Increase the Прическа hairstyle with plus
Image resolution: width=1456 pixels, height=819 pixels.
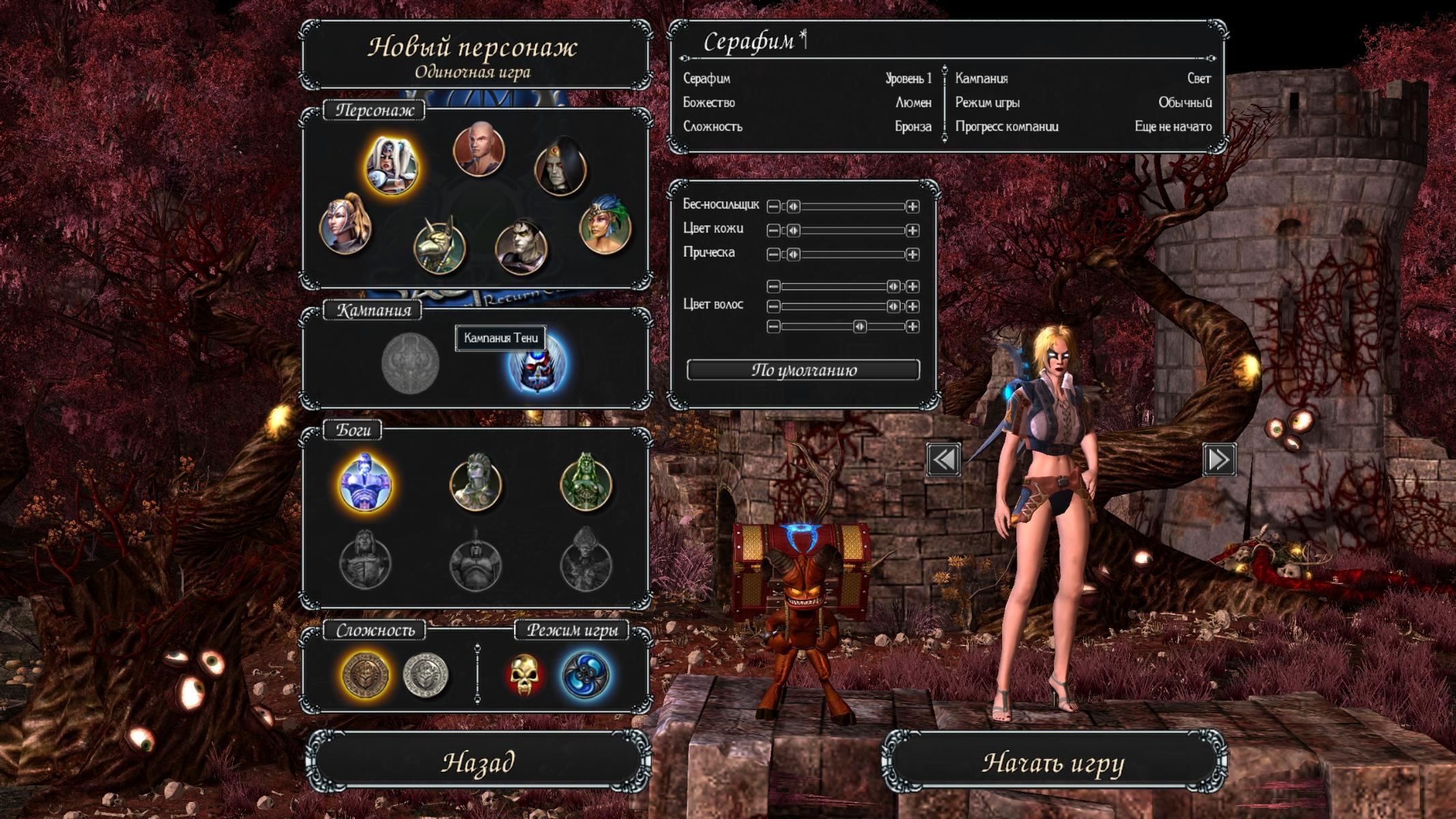click(912, 255)
